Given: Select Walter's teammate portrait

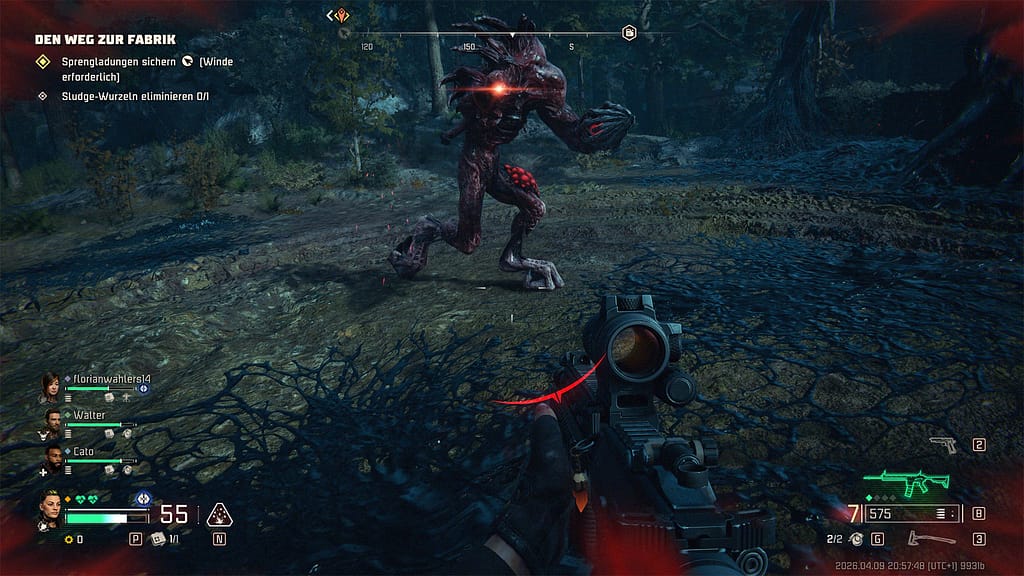Looking at the screenshot, I should tap(52, 420).
